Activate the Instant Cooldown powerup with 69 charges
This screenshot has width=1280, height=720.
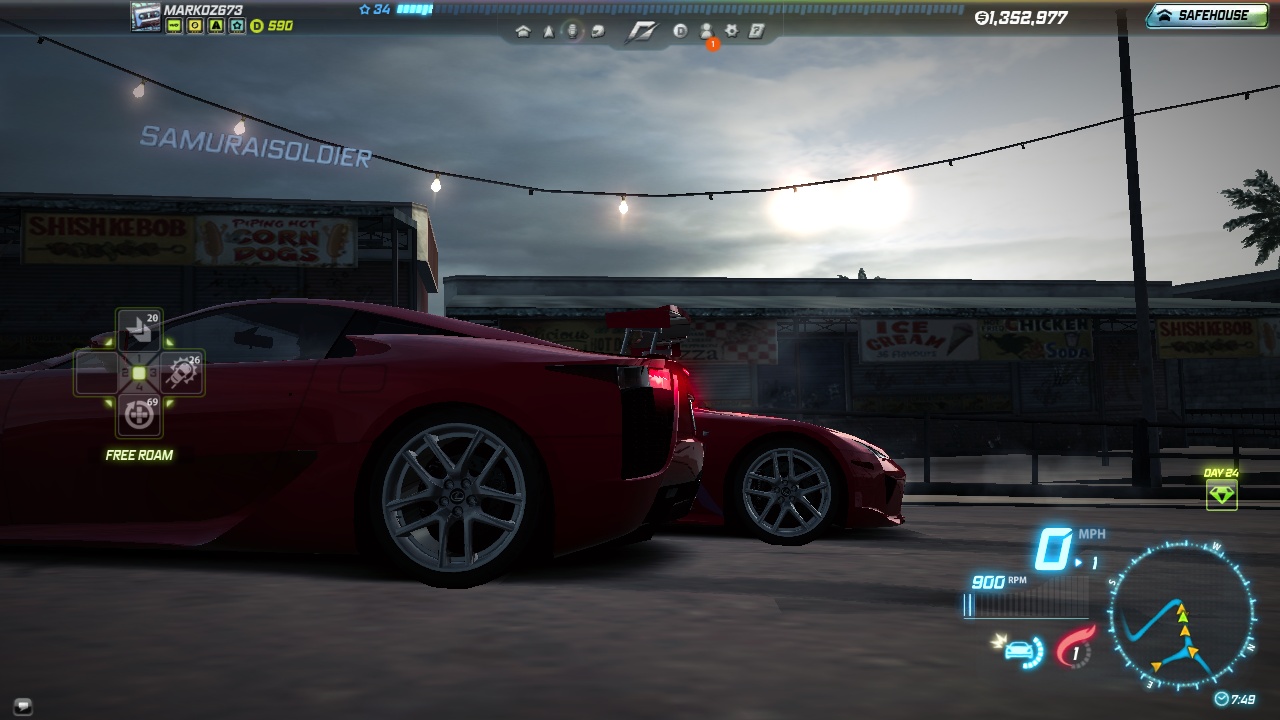click(x=139, y=415)
